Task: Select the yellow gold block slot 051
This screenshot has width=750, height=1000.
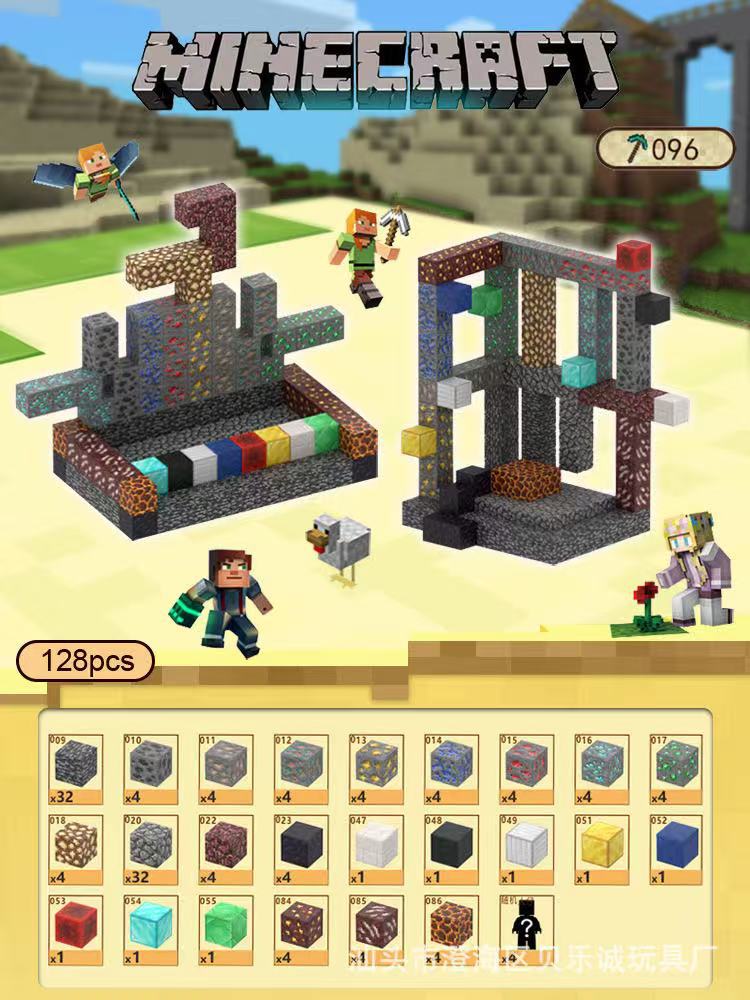Action: pos(601,849)
